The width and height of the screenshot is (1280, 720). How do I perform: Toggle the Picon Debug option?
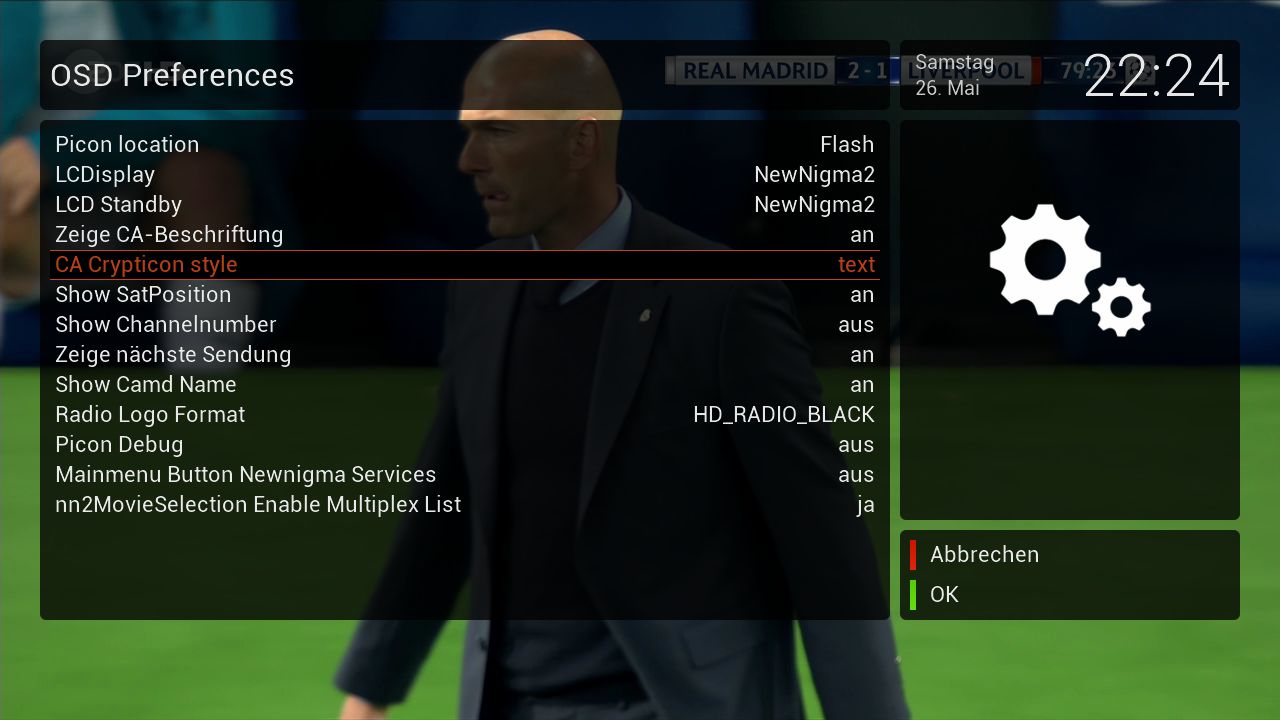(464, 445)
